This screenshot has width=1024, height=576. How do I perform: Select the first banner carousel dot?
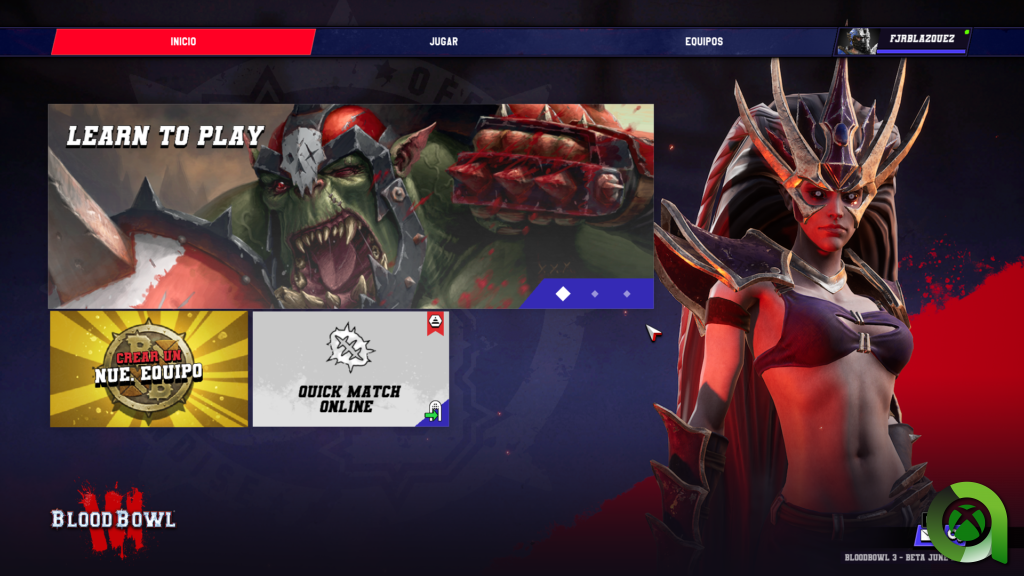tap(563, 294)
